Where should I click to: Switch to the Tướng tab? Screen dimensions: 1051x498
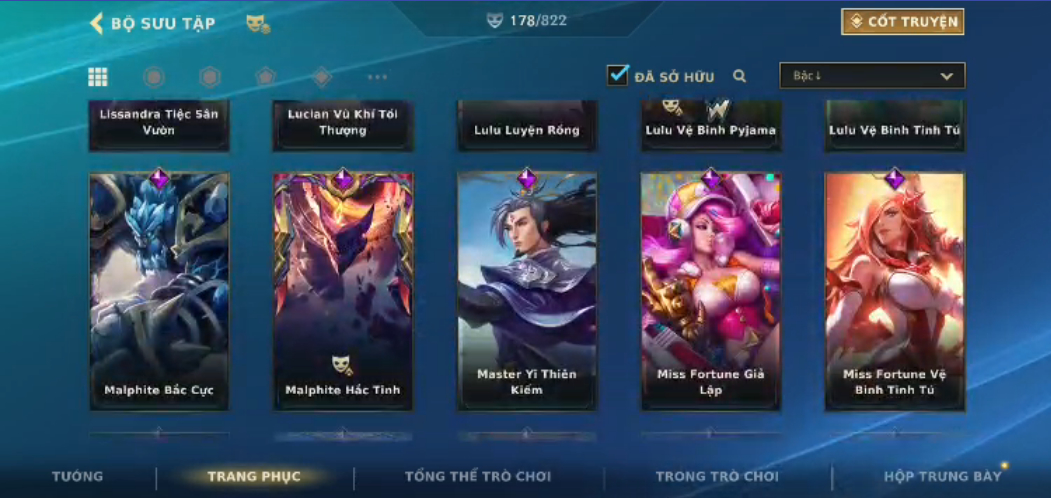point(77,477)
